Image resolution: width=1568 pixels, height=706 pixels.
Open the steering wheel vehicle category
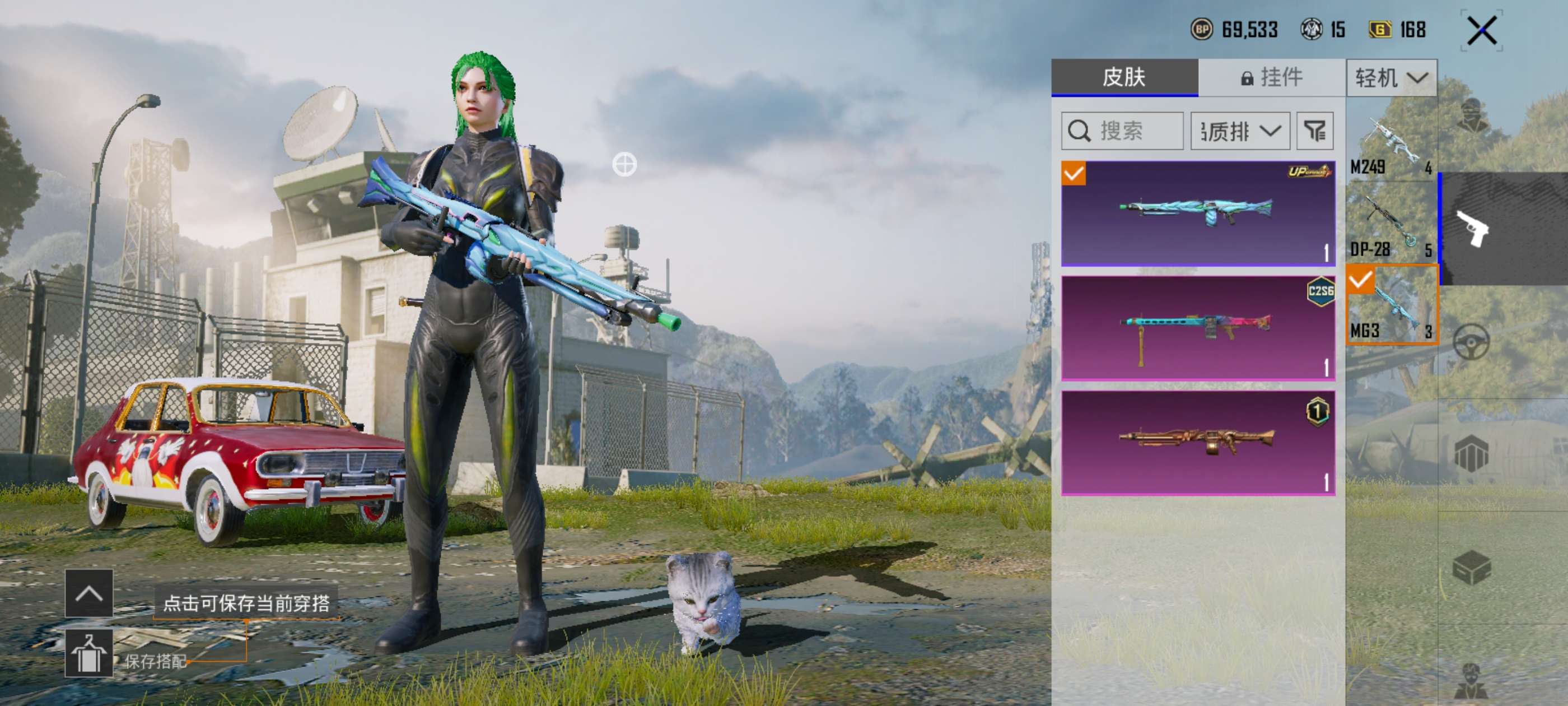(x=1471, y=342)
